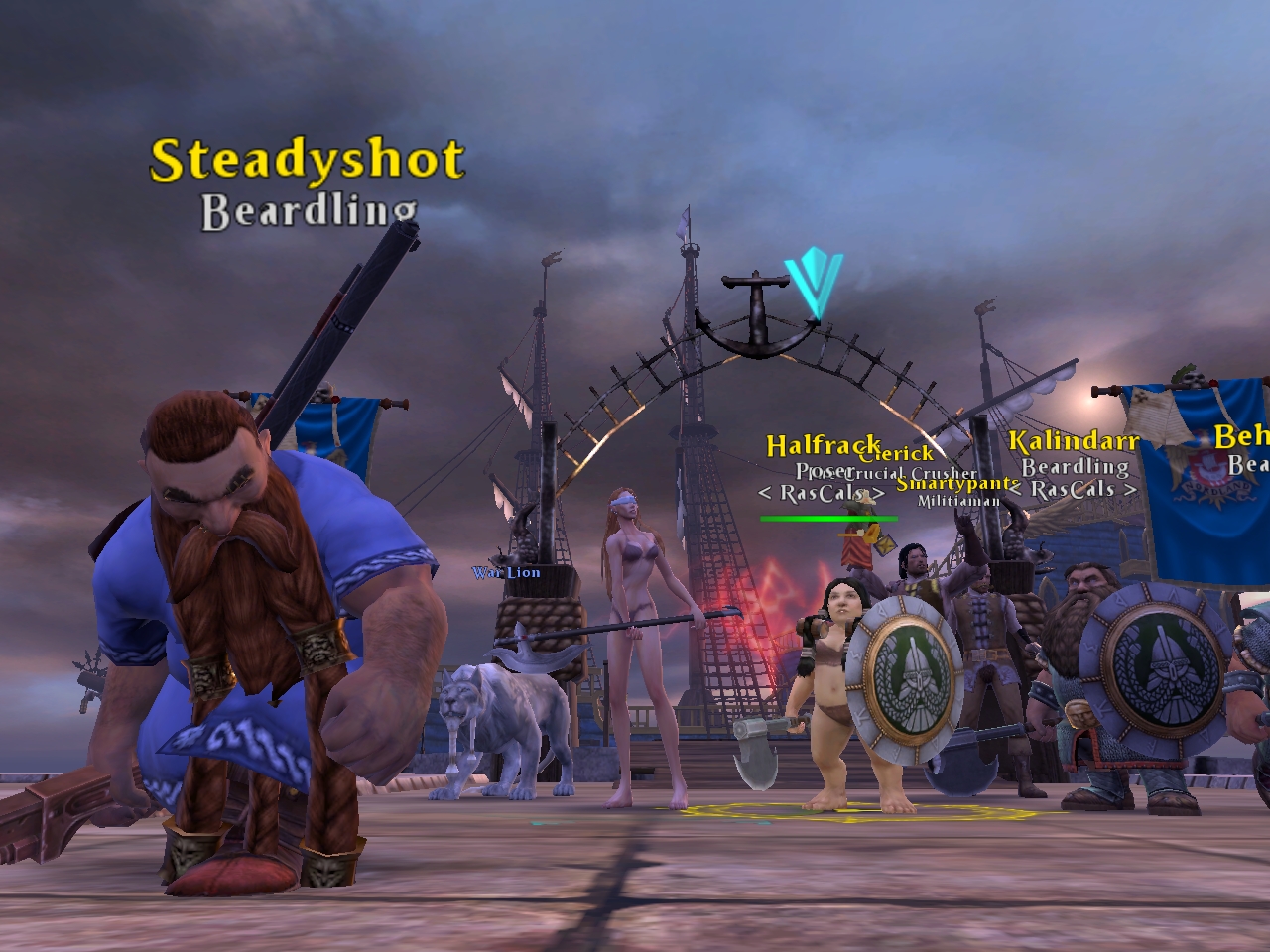Screen dimensions: 1270x952
Task: Click the Halfrack name label
Action: (x=820, y=446)
